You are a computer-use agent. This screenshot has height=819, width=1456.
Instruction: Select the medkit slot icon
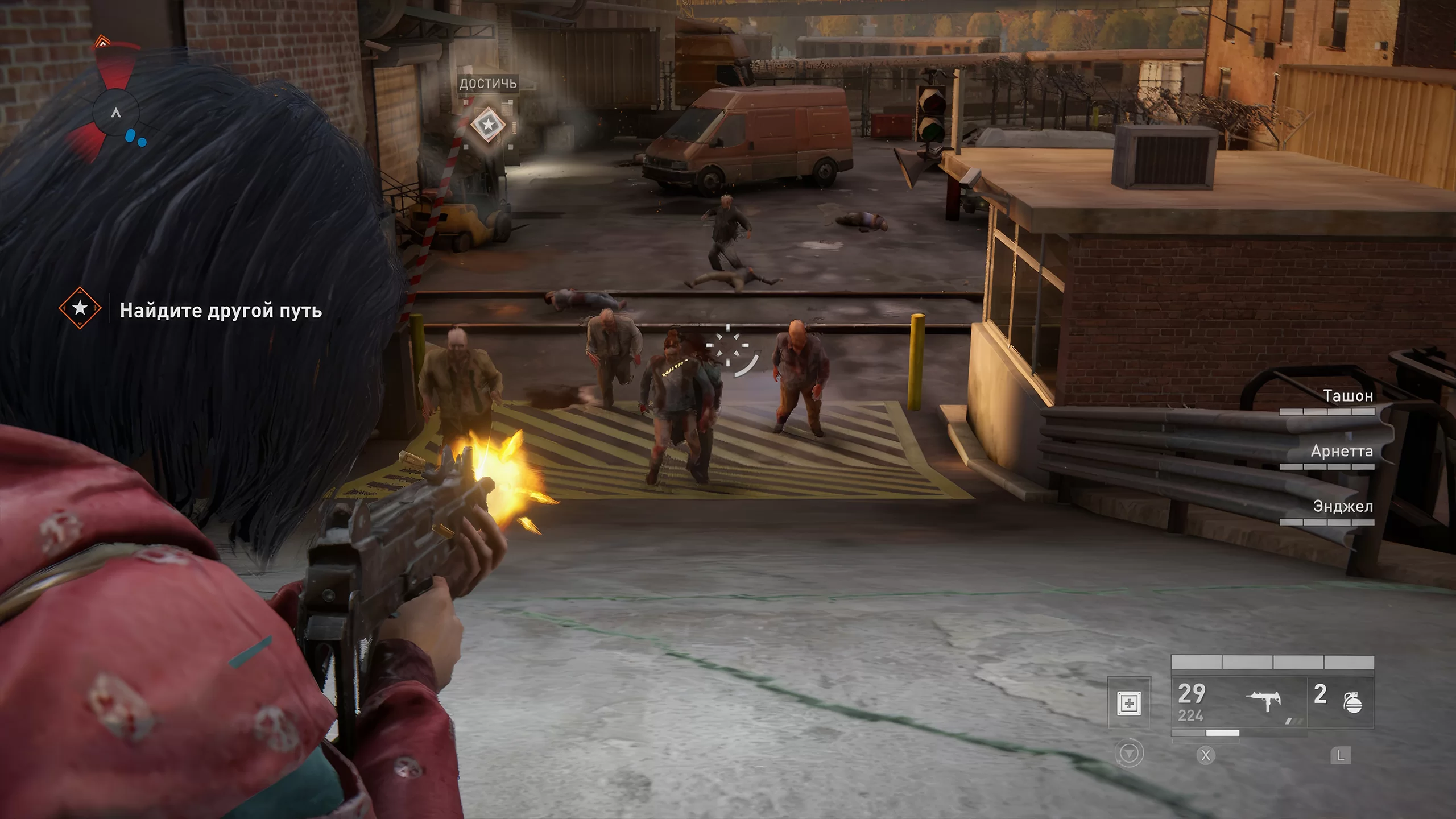point(1129,704)
